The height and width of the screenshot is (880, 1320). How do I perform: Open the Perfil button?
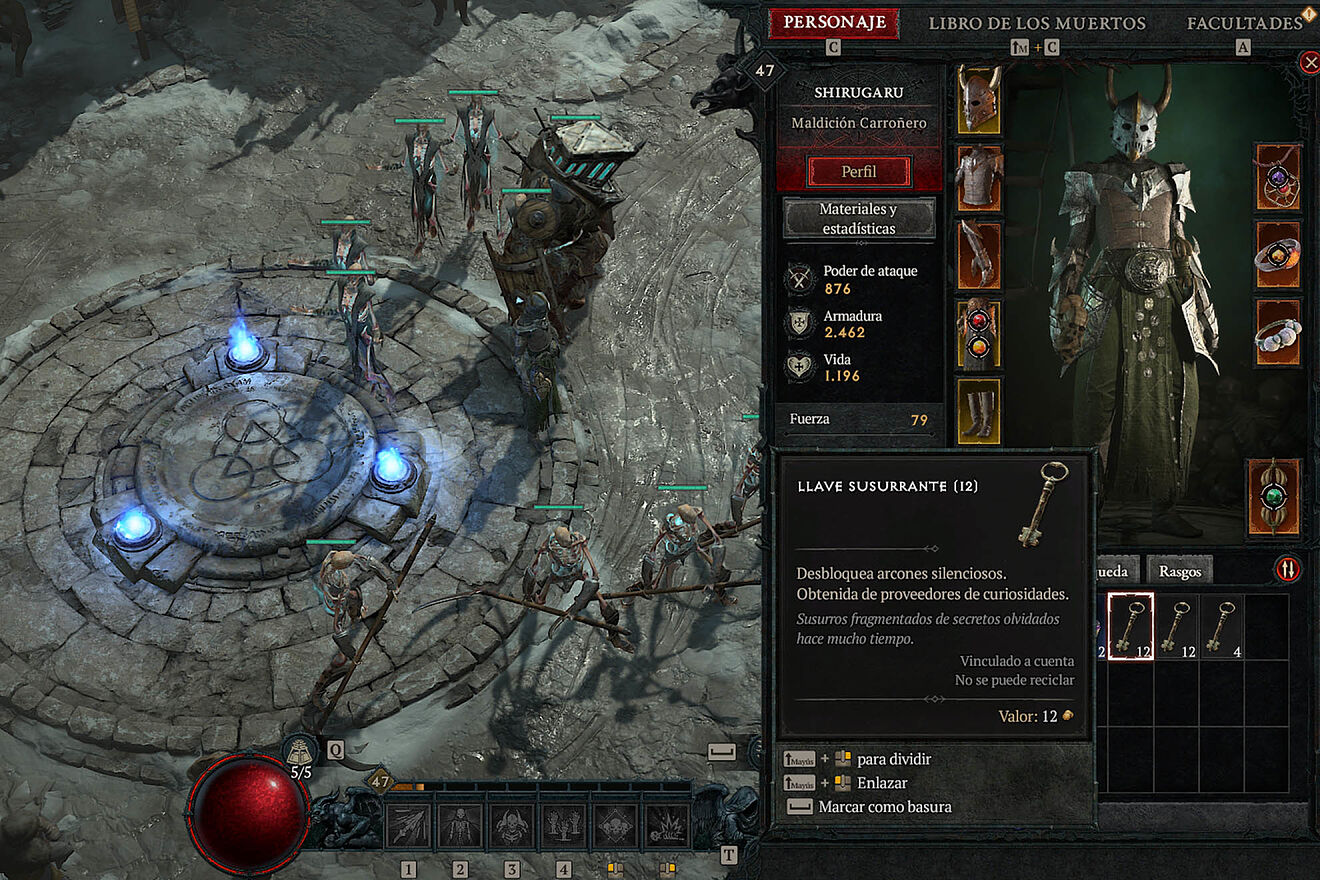click(858, 171)
